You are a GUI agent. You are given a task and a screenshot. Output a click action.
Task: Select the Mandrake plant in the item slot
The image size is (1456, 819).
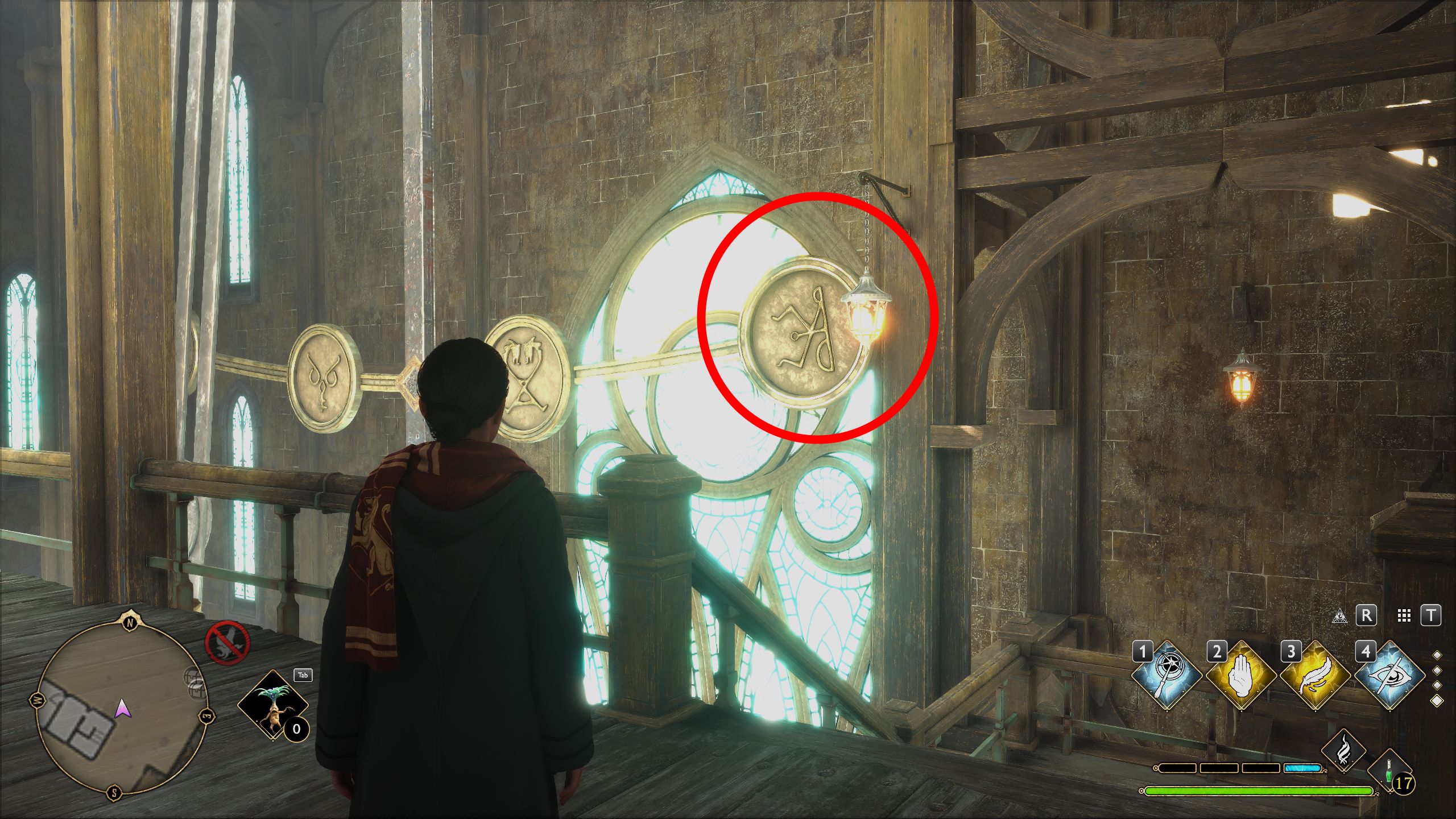click(x=273, y=705)
